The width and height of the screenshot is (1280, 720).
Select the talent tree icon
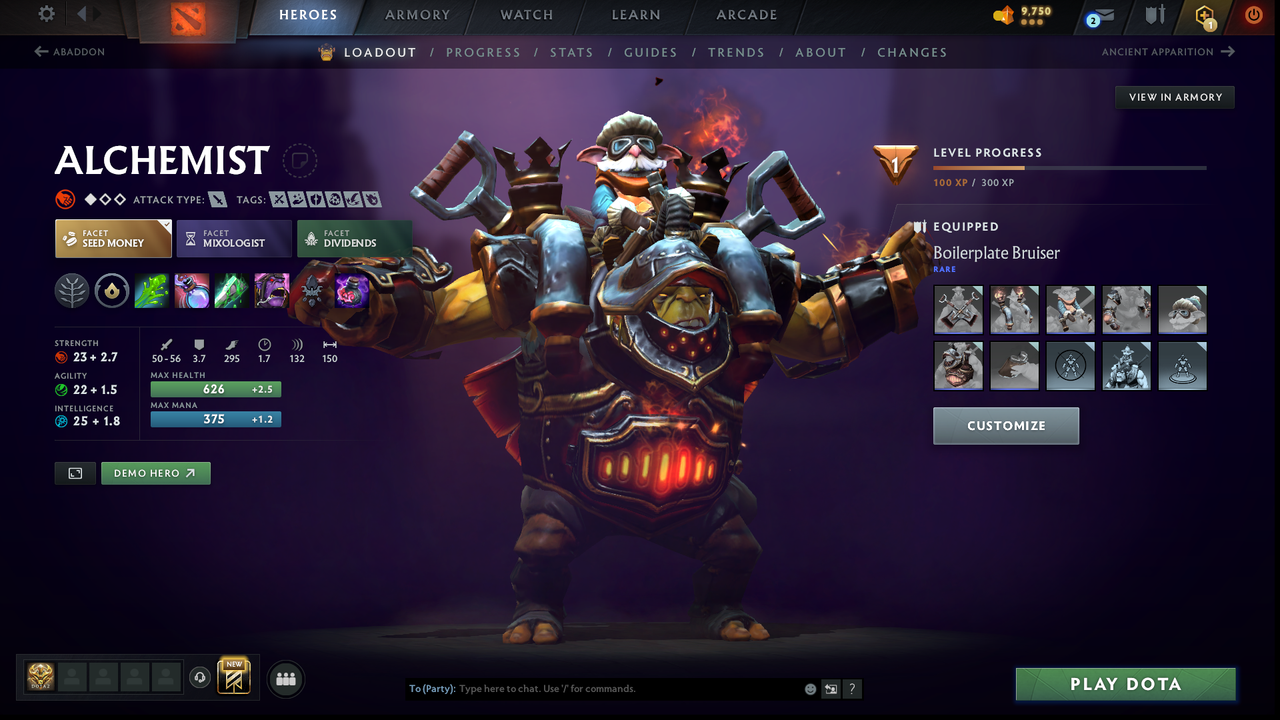[x=71, y=290]
